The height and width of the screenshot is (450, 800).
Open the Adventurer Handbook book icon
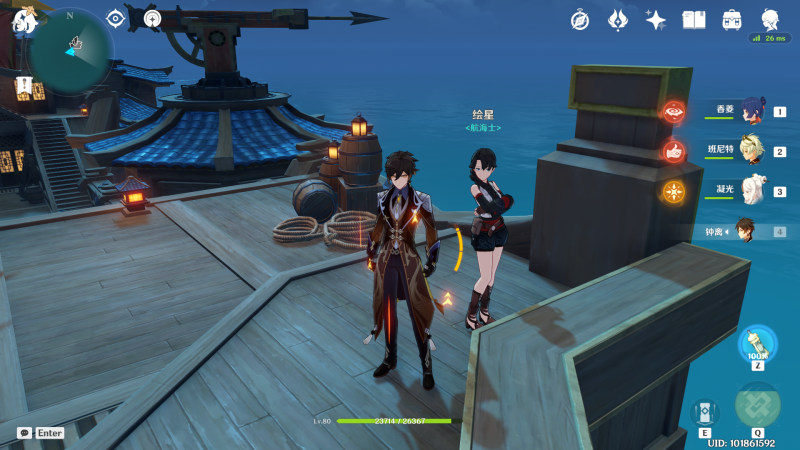(x=694, y=19)
